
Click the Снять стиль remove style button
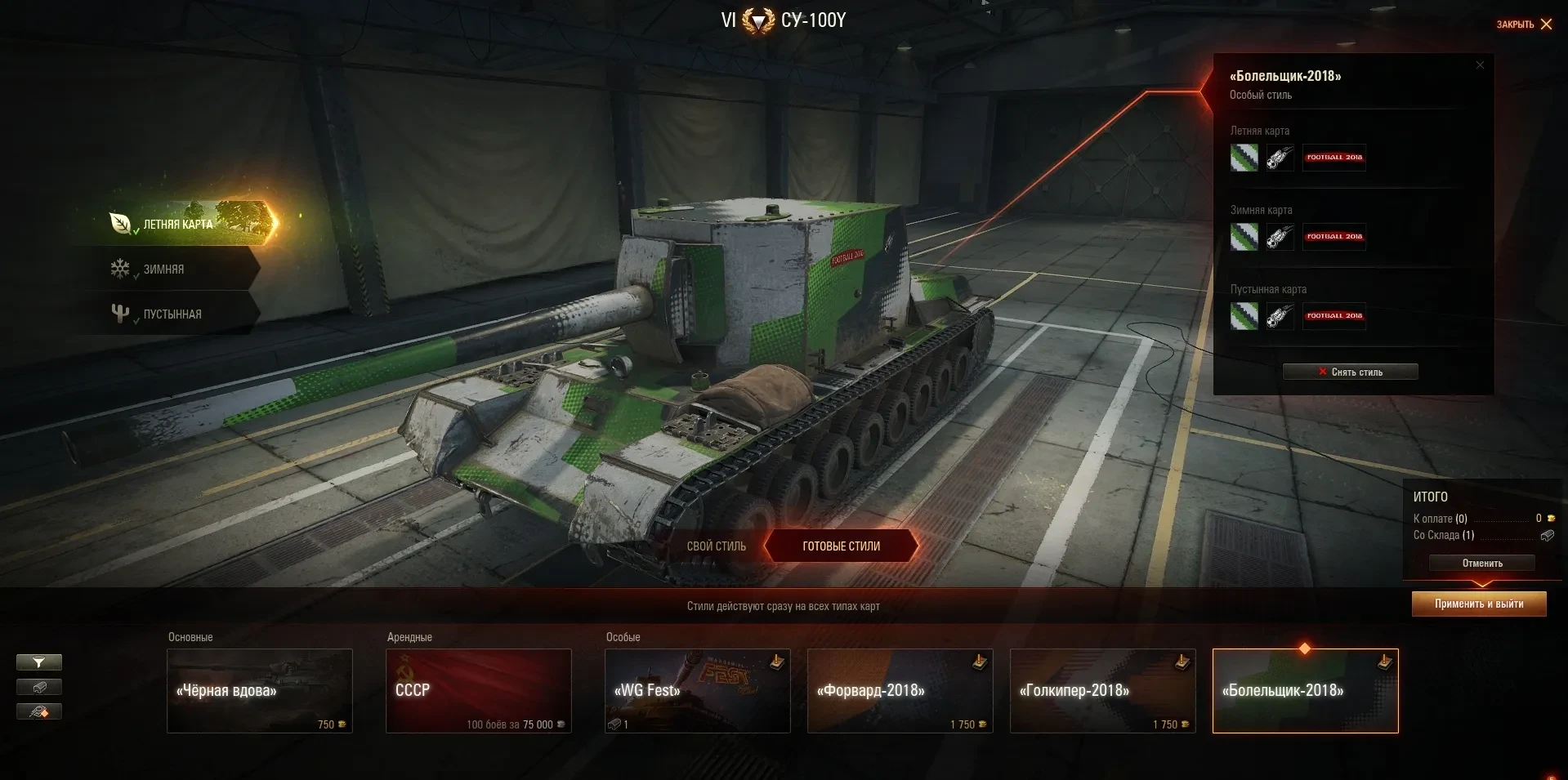[x=1350, y=372]
